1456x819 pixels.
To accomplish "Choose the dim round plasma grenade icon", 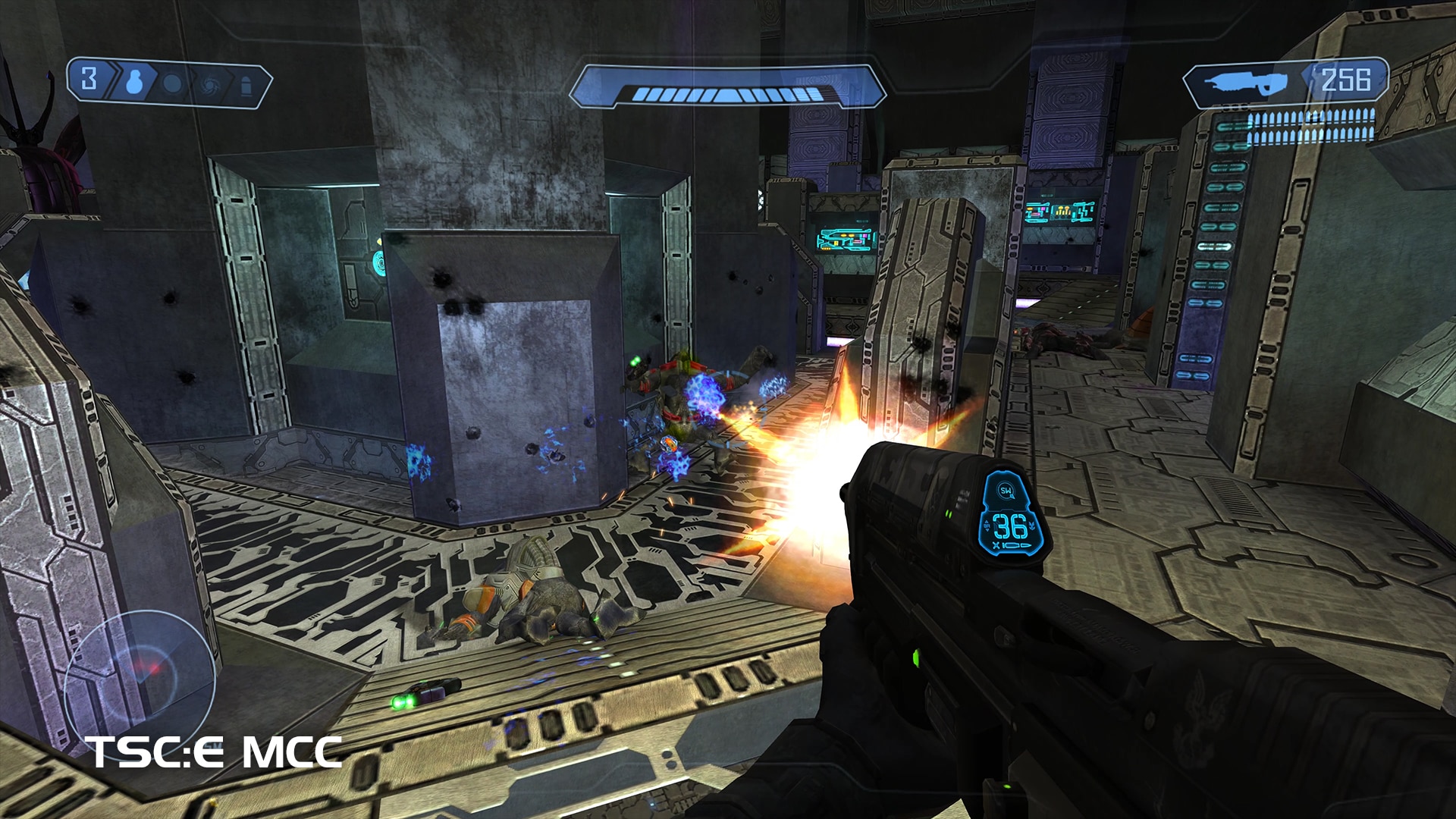I will 173,83.
